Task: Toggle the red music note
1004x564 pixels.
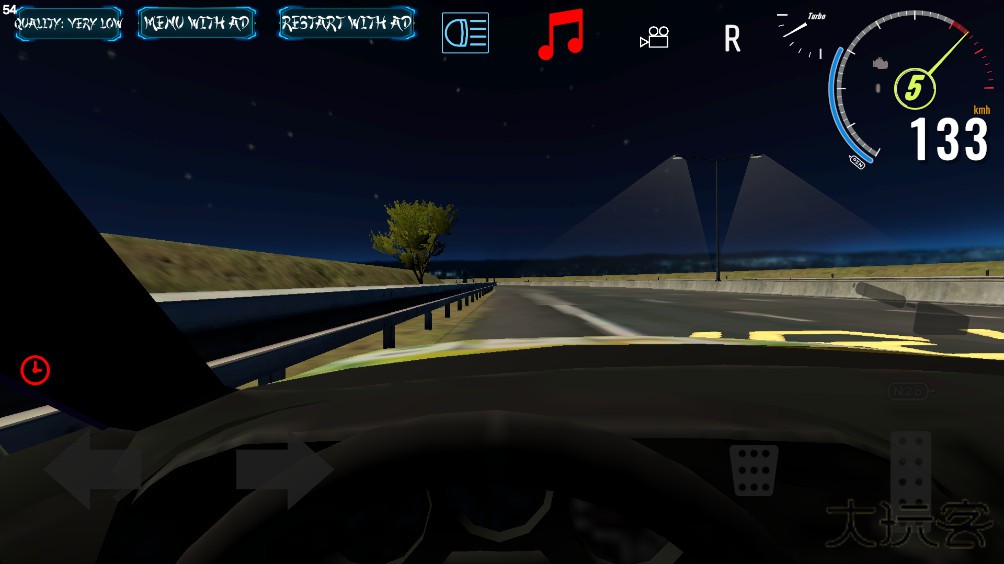Action: (560, 35)
